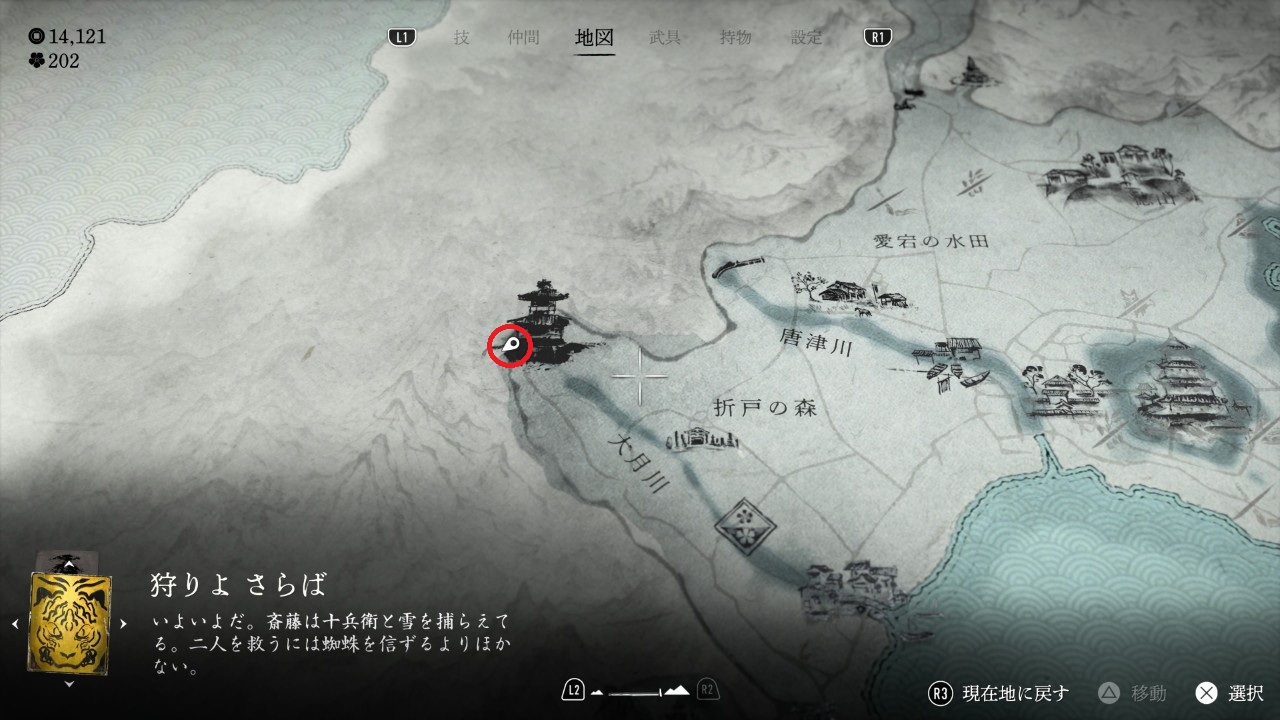Show the previous quest with the left arrow

tap(15, 624)
